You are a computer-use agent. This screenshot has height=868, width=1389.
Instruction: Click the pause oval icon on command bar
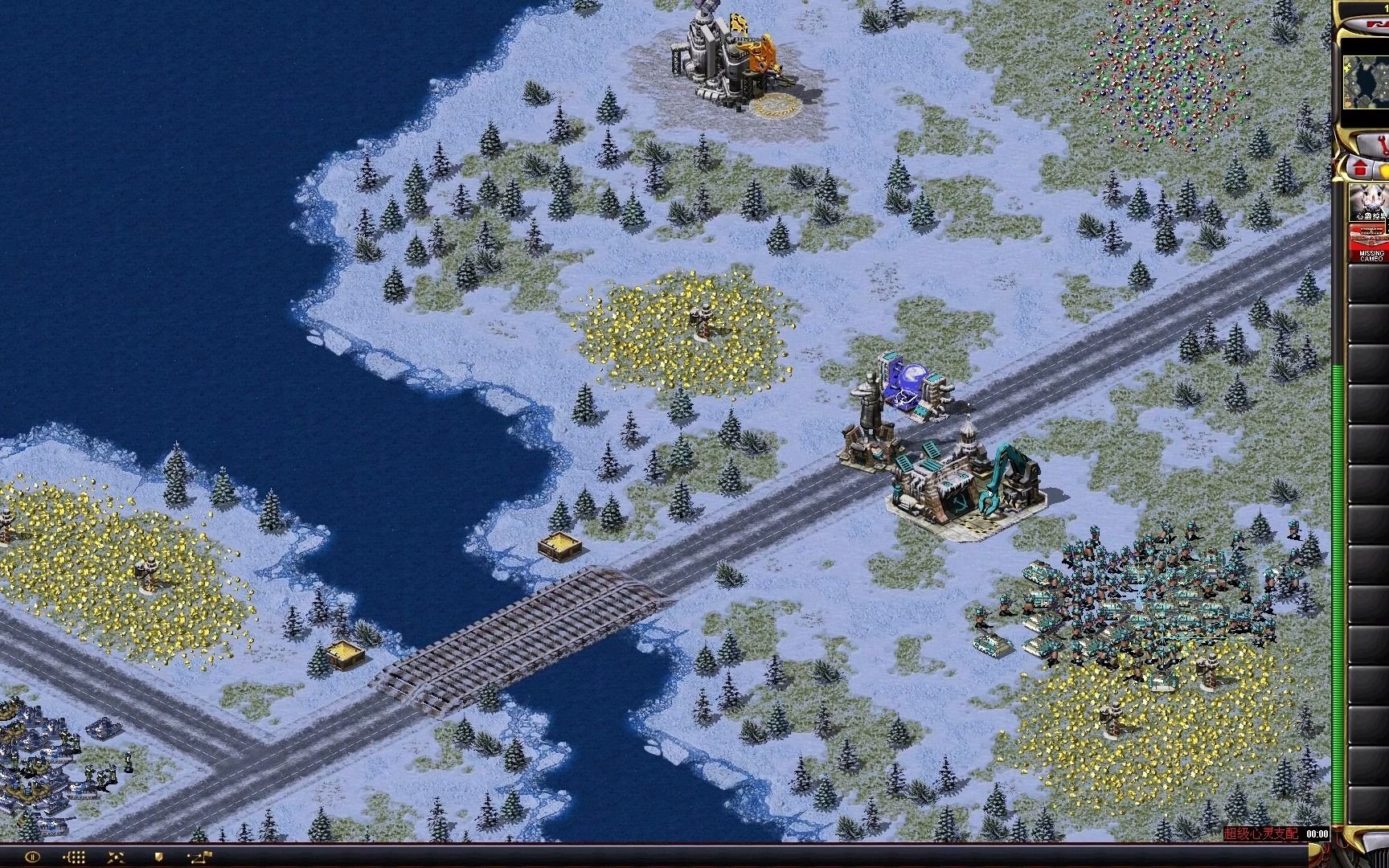pyautogui.click(x=32, y=857)
